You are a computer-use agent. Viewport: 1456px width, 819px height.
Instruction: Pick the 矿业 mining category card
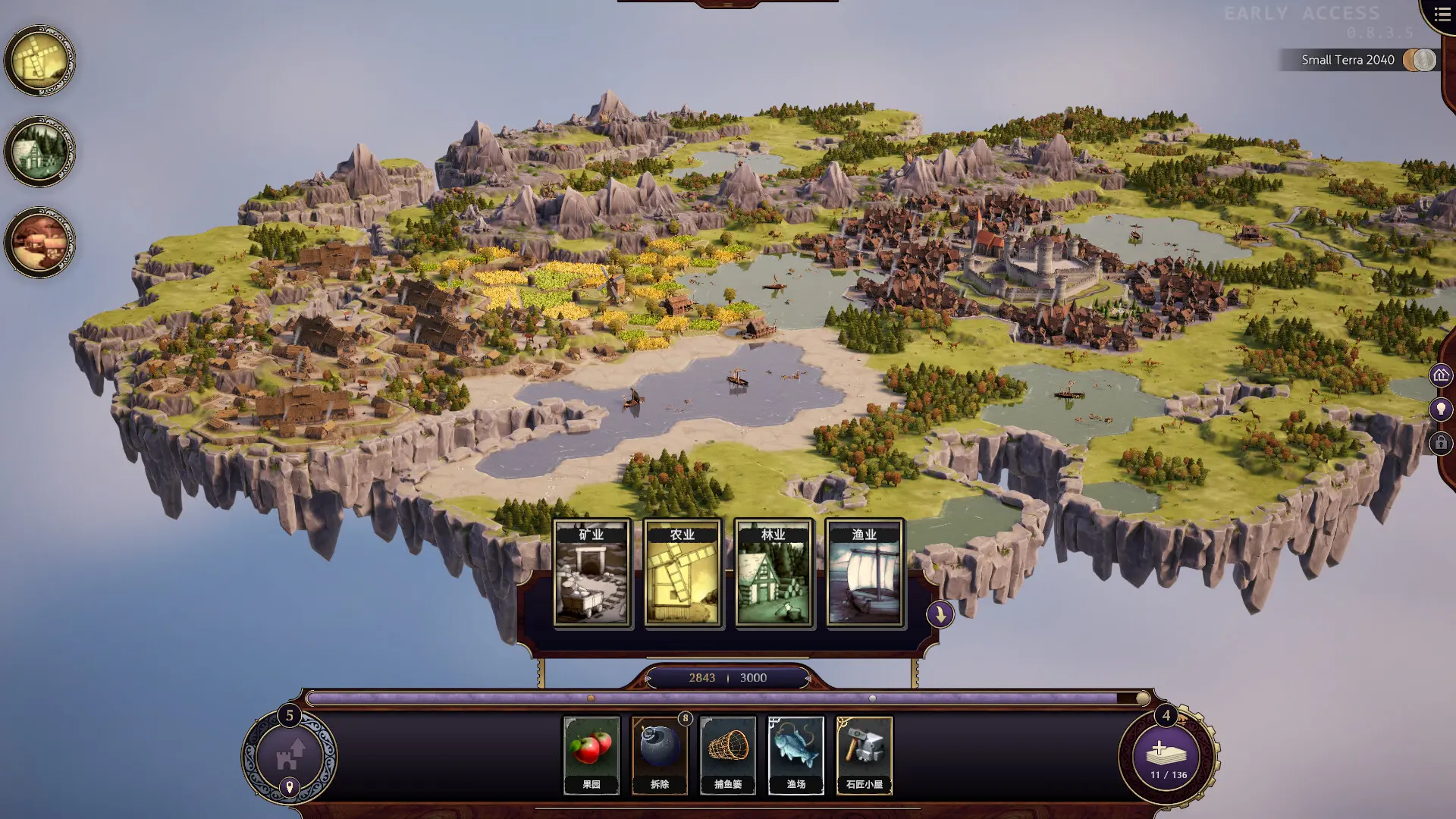(x=592, y=573)
